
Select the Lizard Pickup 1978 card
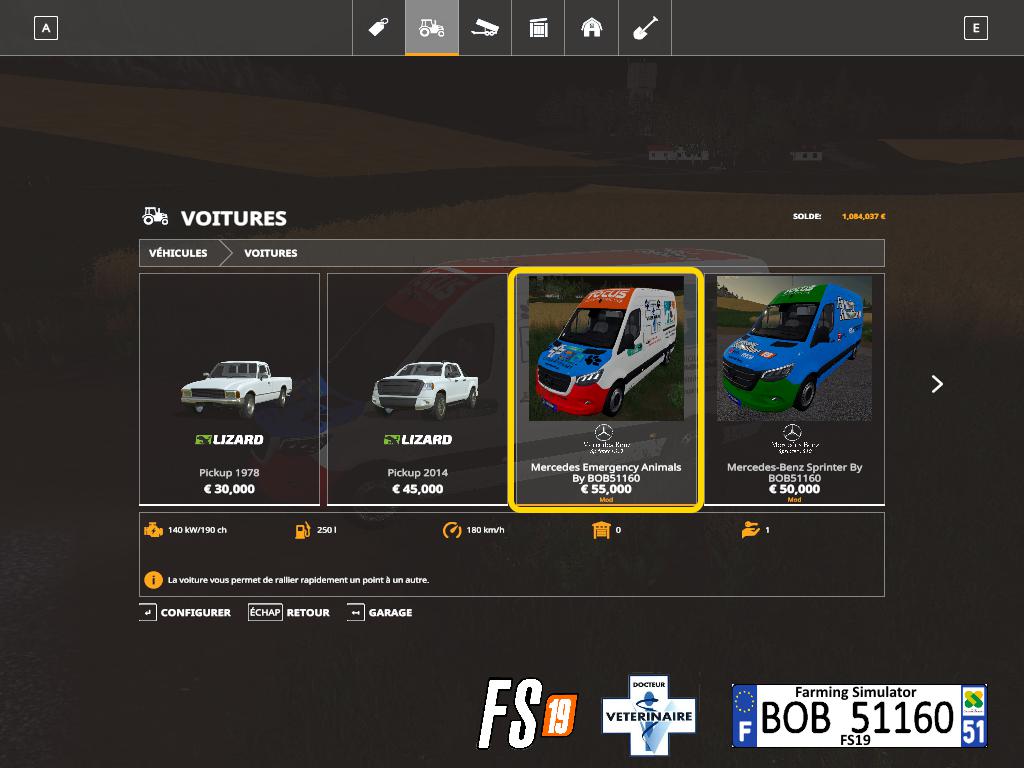pos(230,389)
